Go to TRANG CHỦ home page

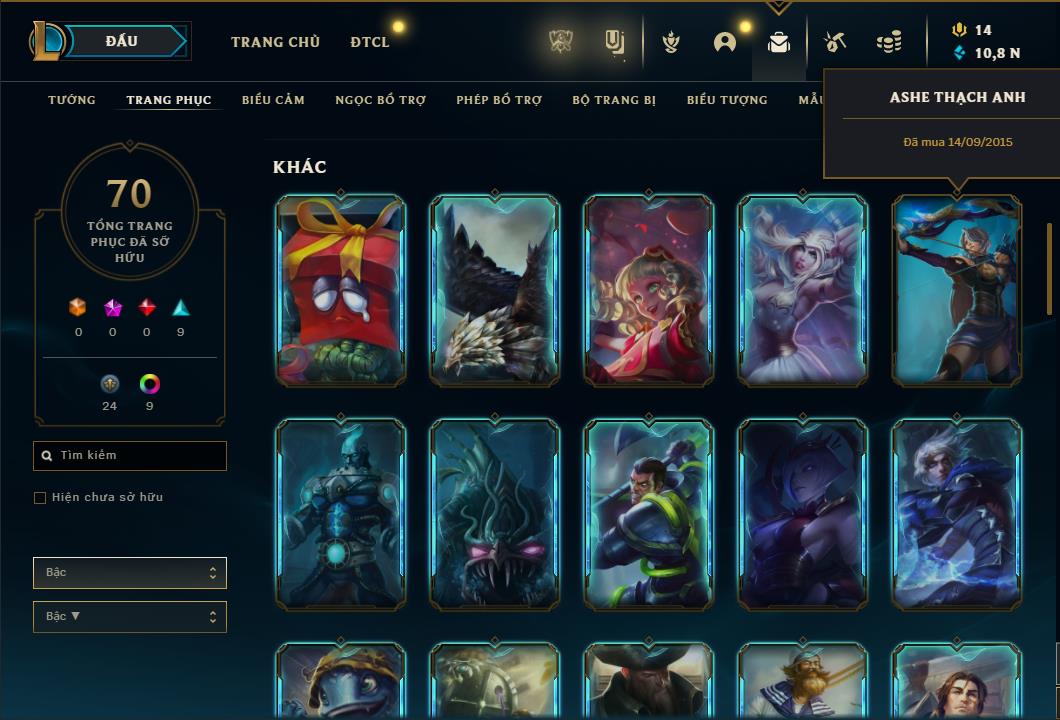[x=275, y=42]
